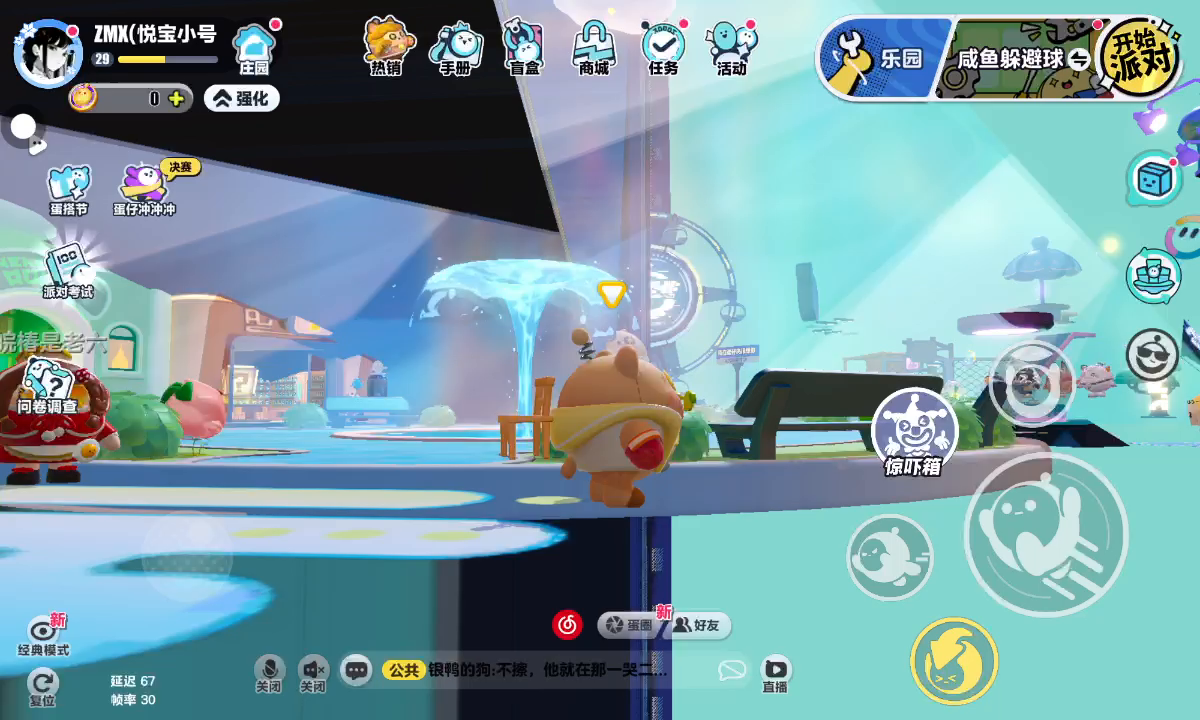Open the 热销 hot sales shop
This screenshot has height=720, width=1200.
pyautogui.click(x=387, y=46)
